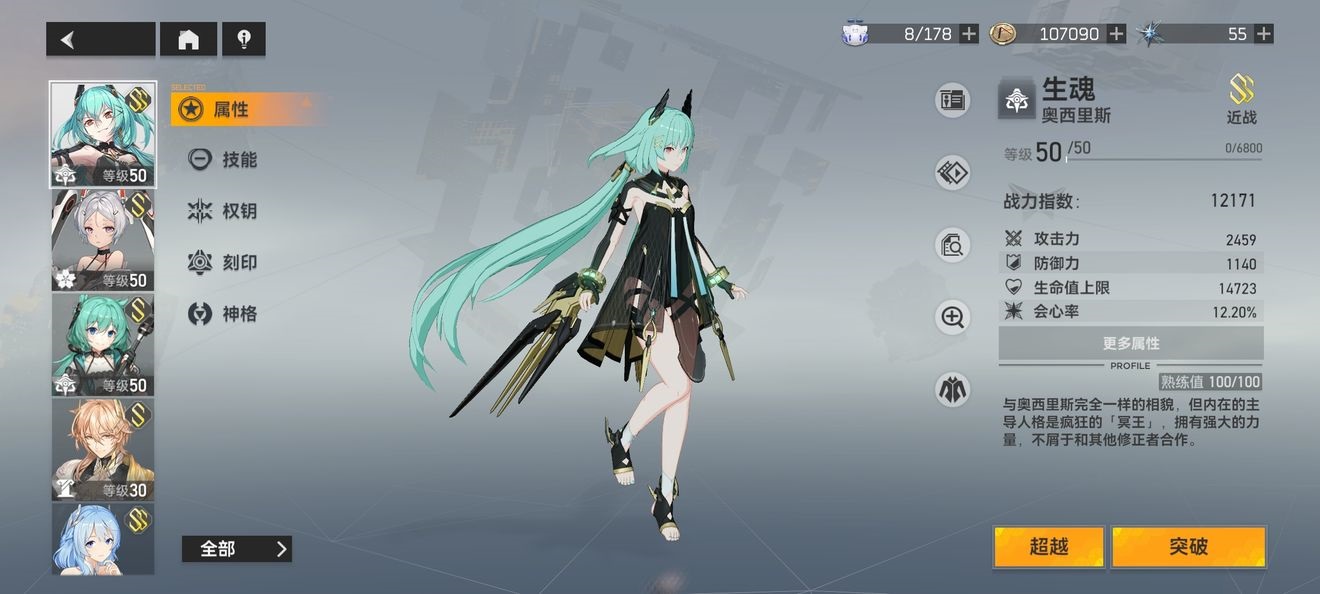Image resolution: width=1320 pixels, height=594 pixels.
Task: Open the lightbulb hint button
Action: pos(243,40)
